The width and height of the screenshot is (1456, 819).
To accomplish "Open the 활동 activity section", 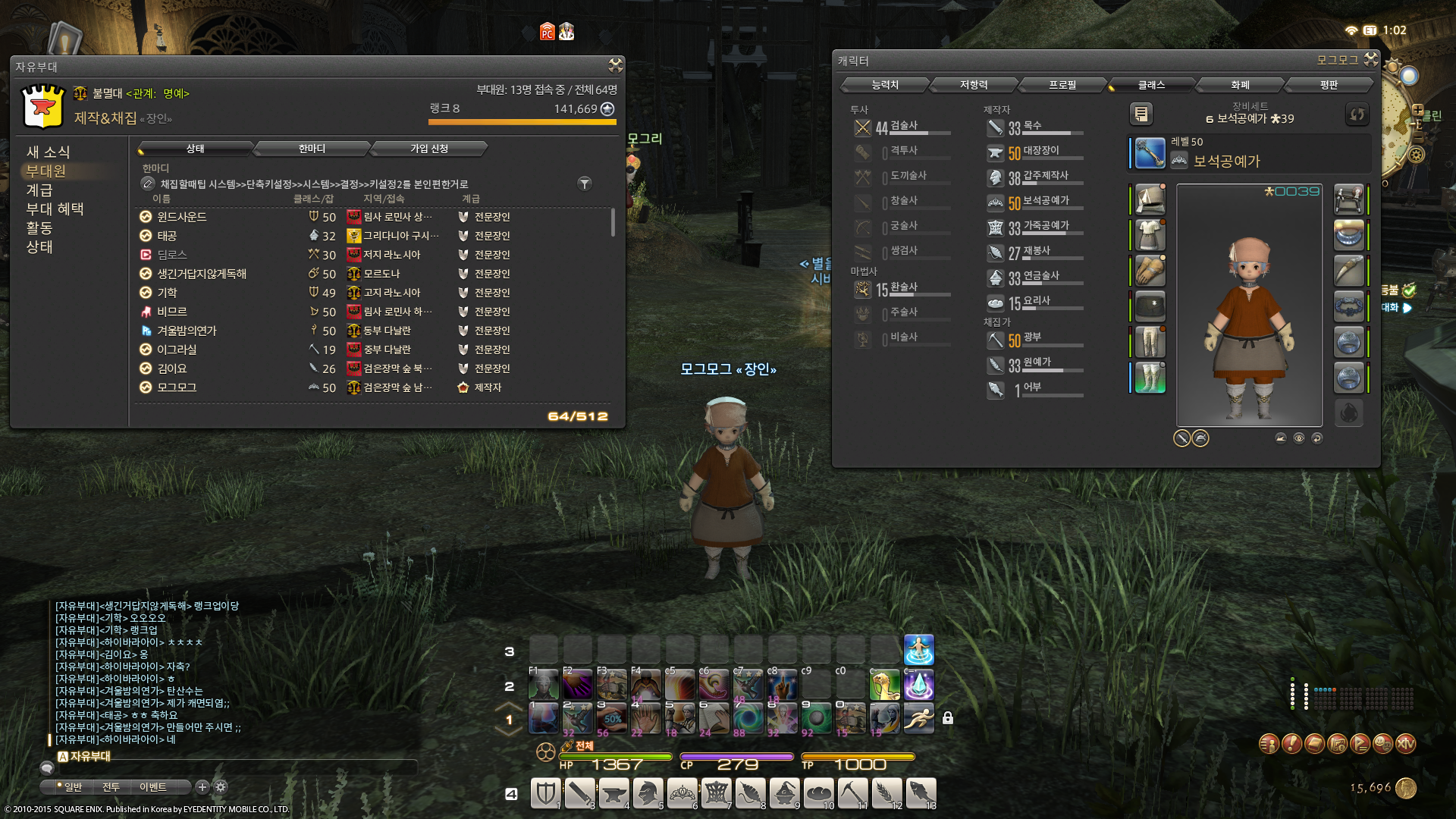I will pyautogui.click(x=39, y=228).
